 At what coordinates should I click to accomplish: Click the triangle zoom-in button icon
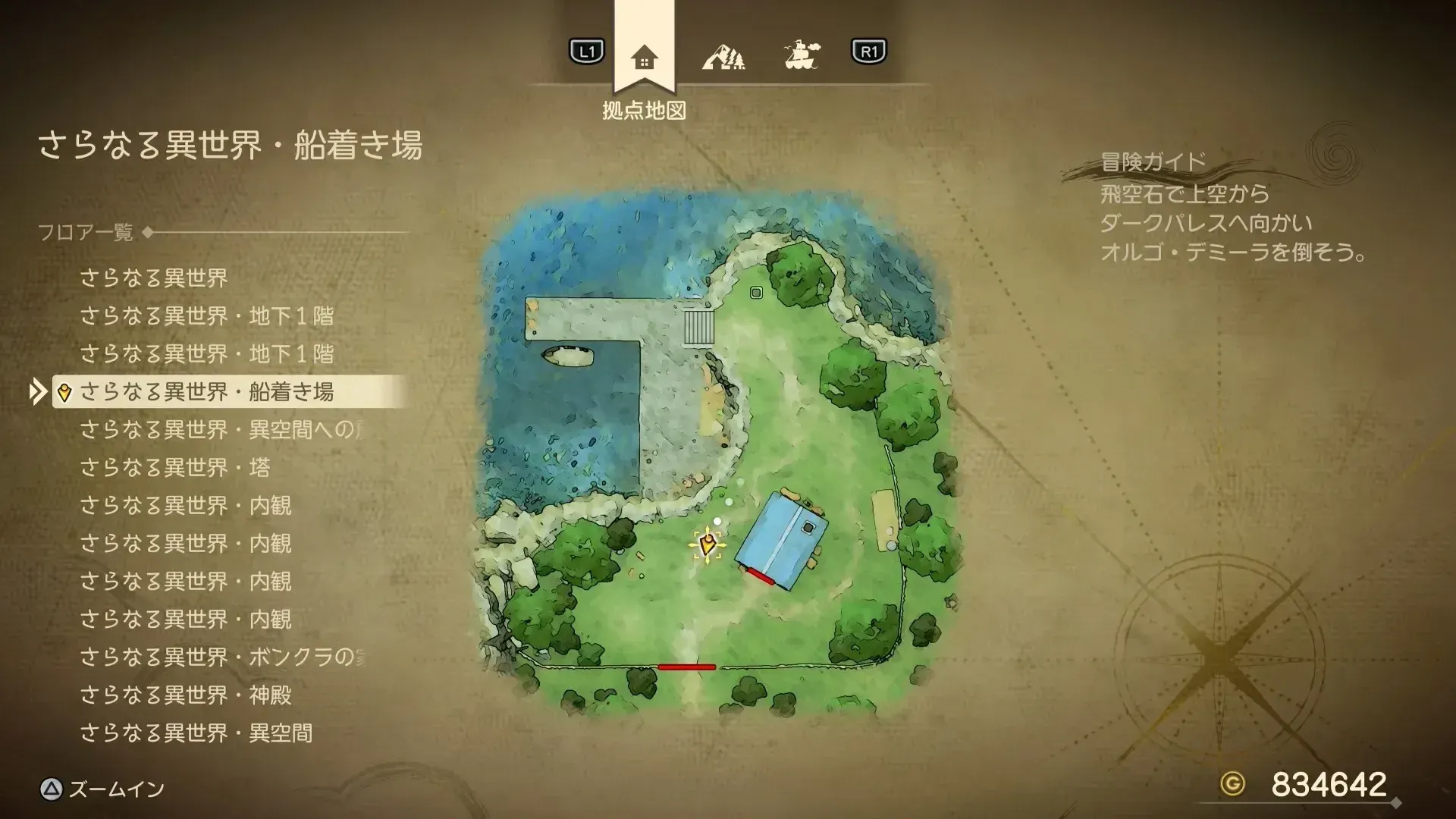tap(52, 789)
